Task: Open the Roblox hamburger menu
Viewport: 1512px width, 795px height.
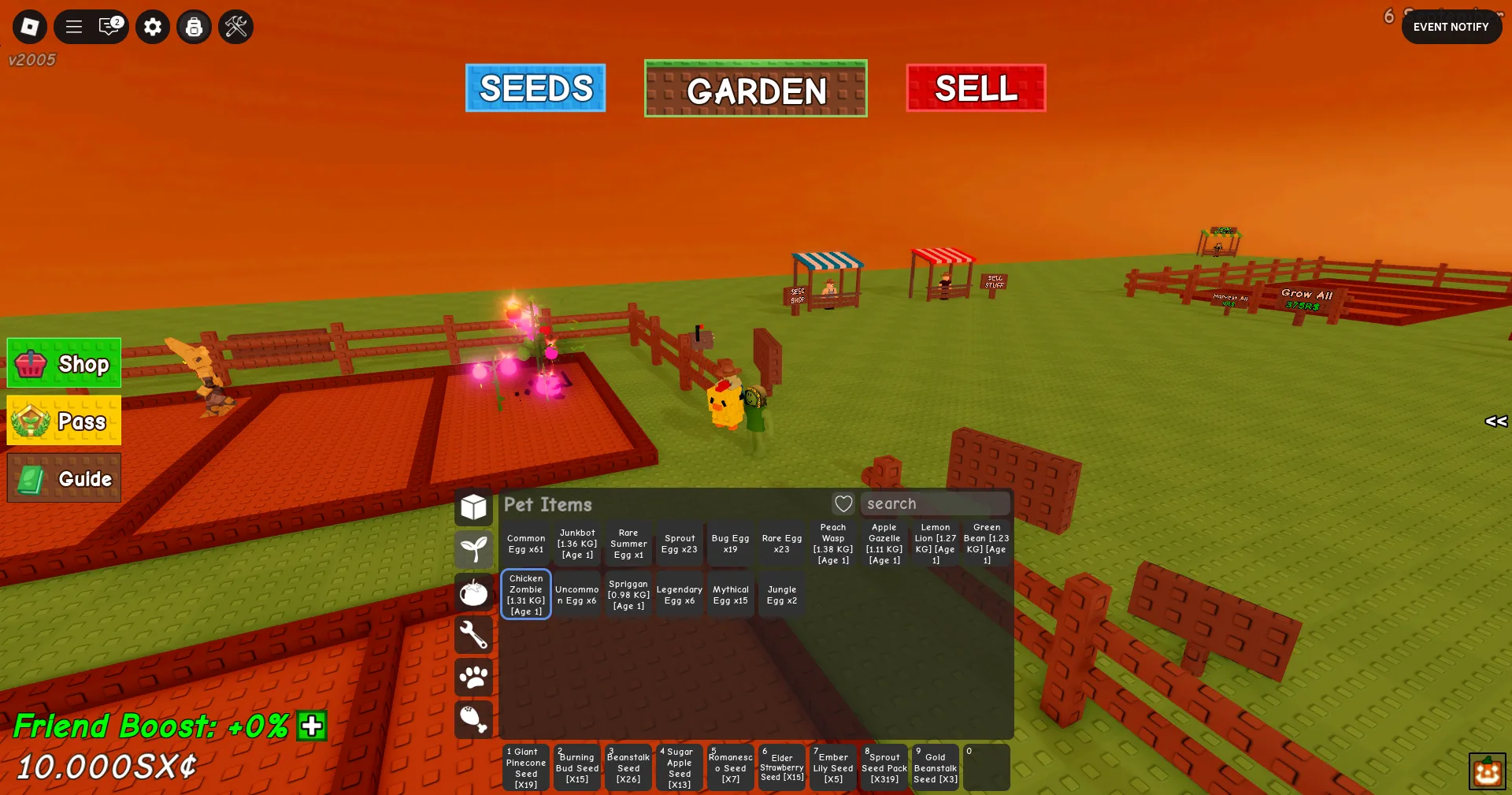Action: (73, 26)
